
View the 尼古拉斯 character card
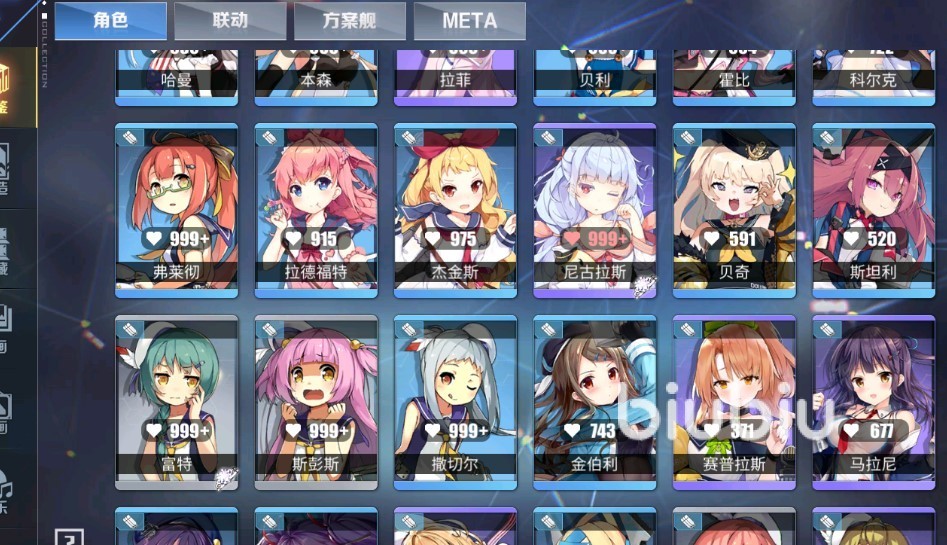tap(595, 206)
